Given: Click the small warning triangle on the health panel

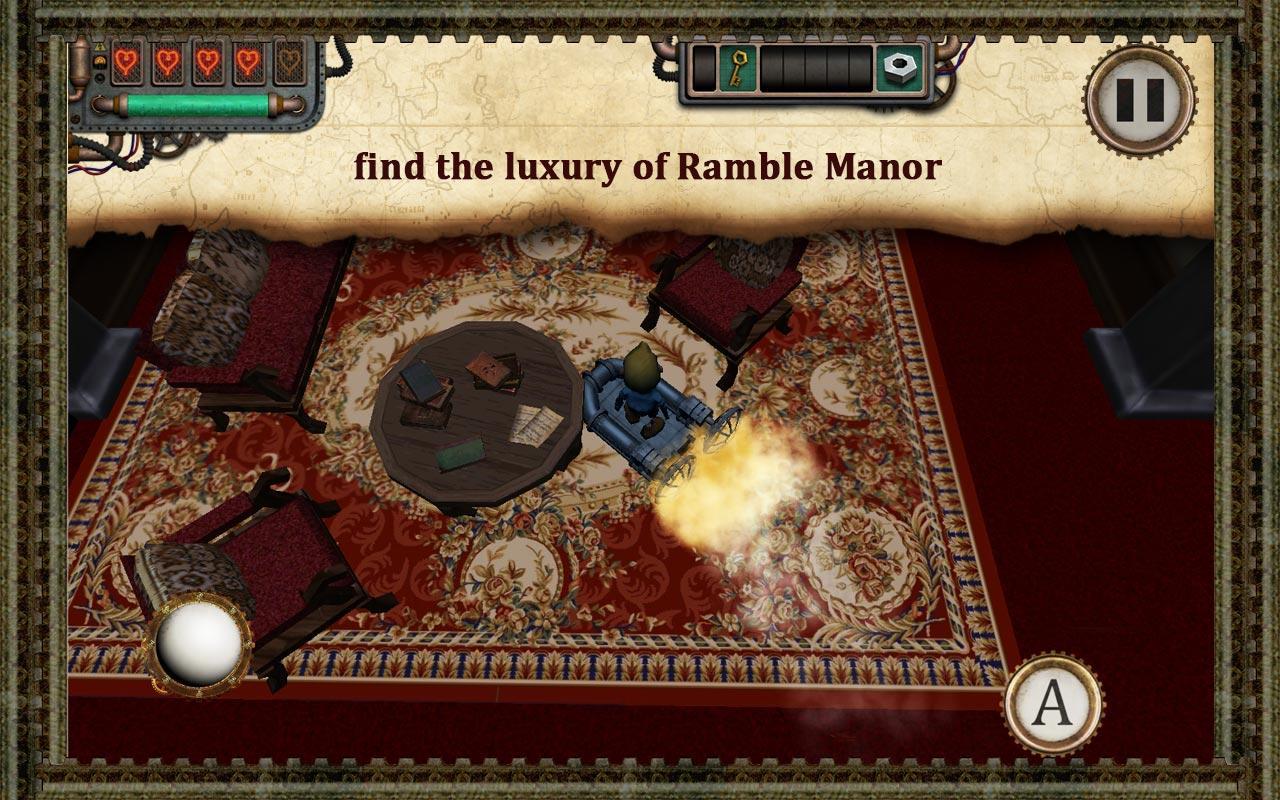Looking at the screenshot, I should (x=99, y=46).
